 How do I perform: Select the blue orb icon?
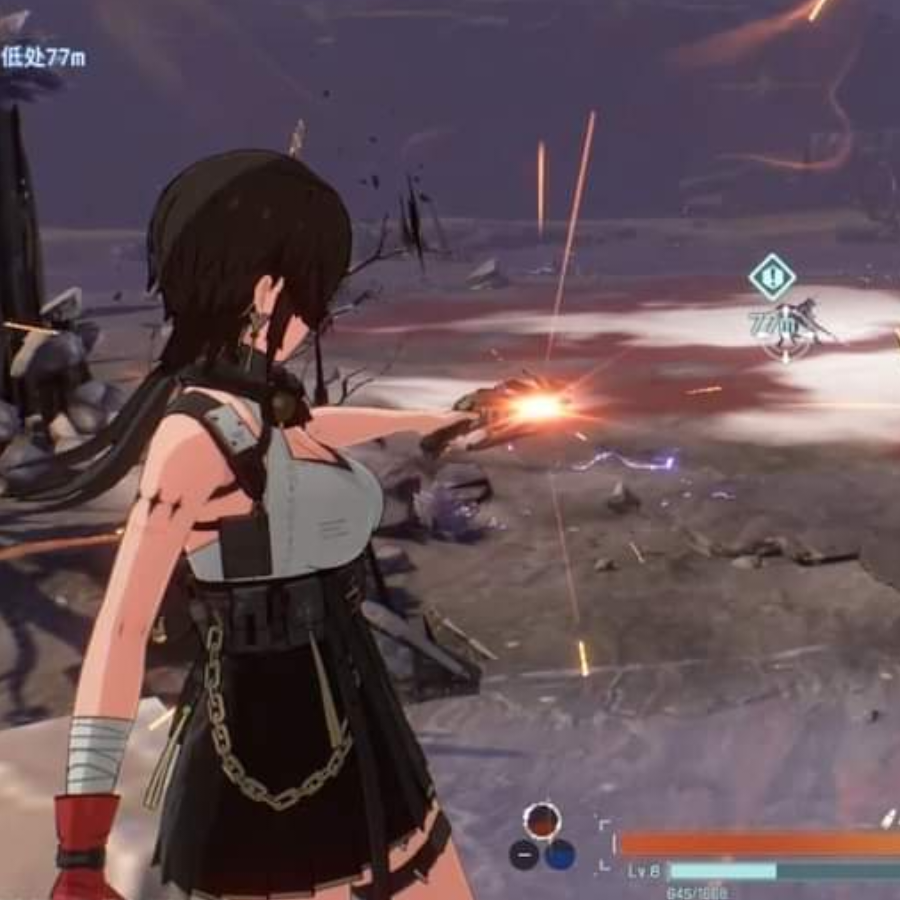pyautogui.click(x=560, y=854)
